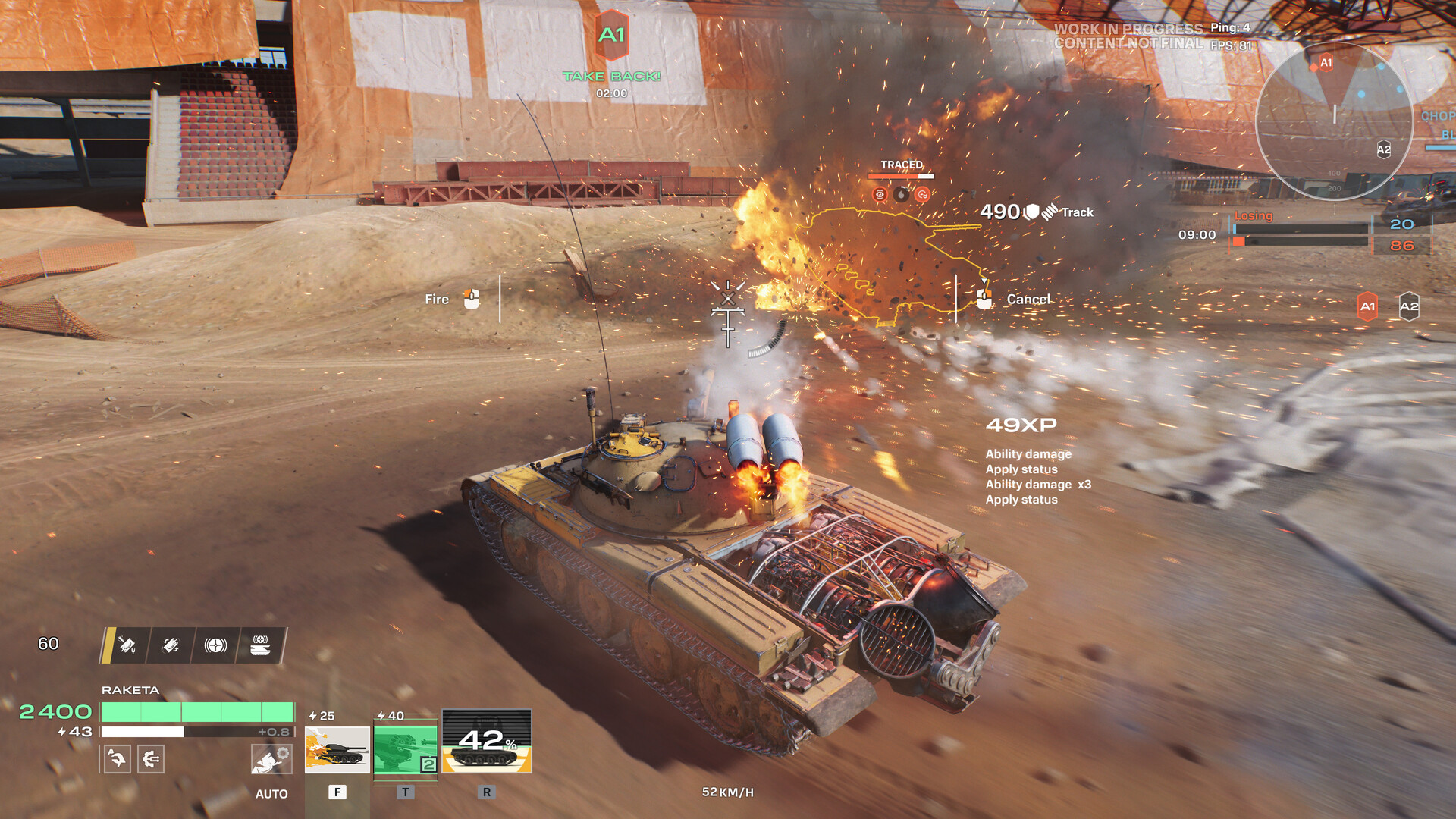Click the grey A2 hexagon on the right
The width and height of the screenshot is (1456, 819).
click(1408, 306)
